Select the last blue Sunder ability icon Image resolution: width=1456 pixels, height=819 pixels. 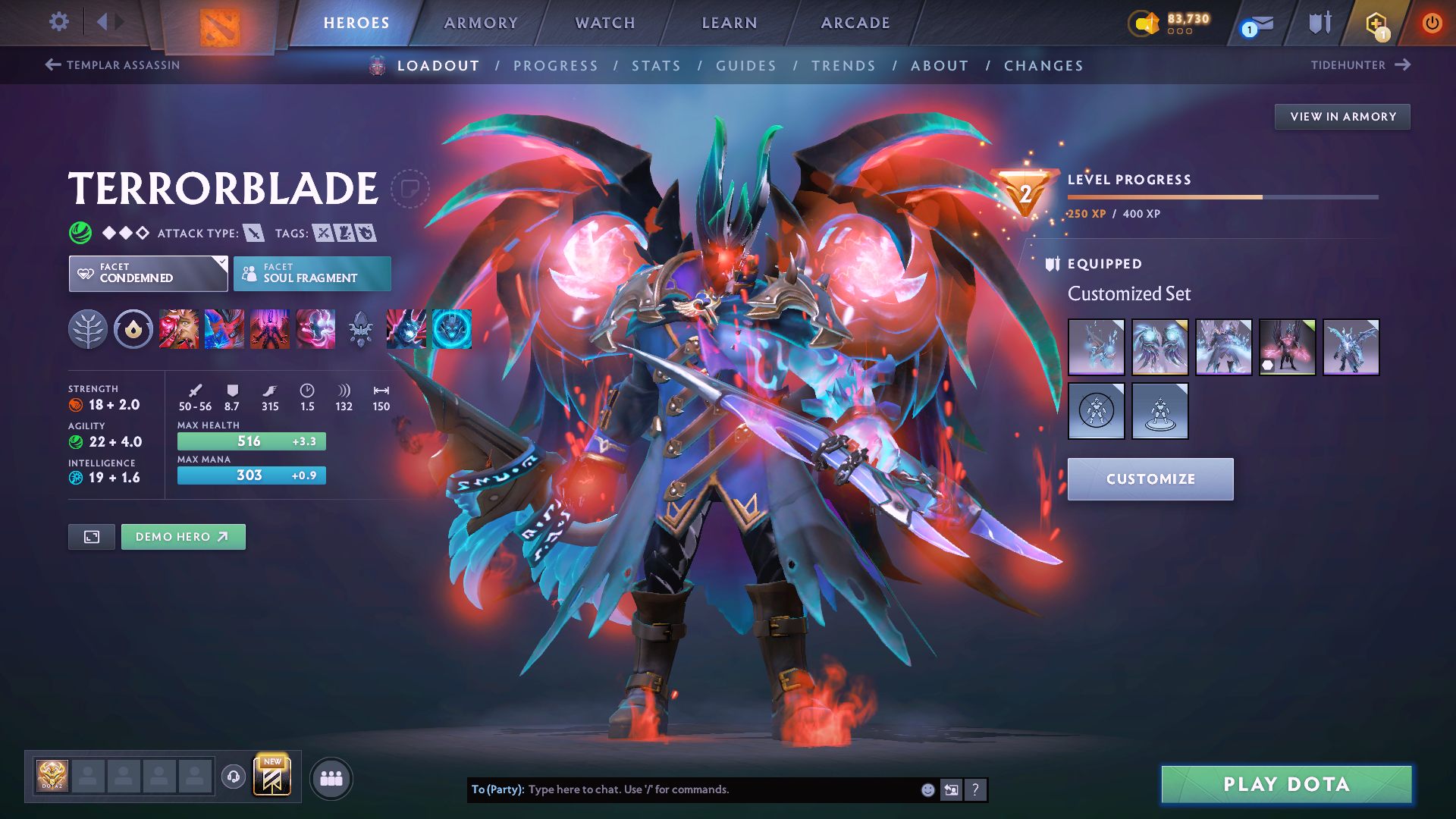pyautogui.click(x=450, y=328)
